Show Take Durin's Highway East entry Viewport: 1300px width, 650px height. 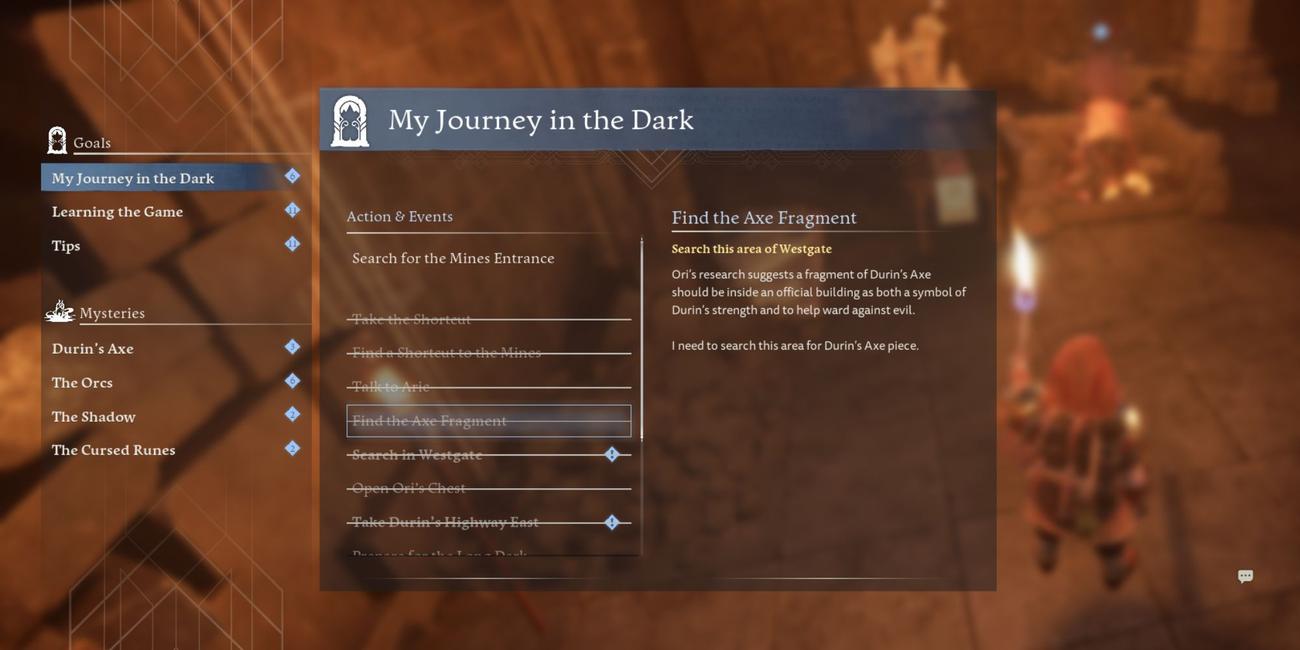pyautogui.click(x=445, y=522)
